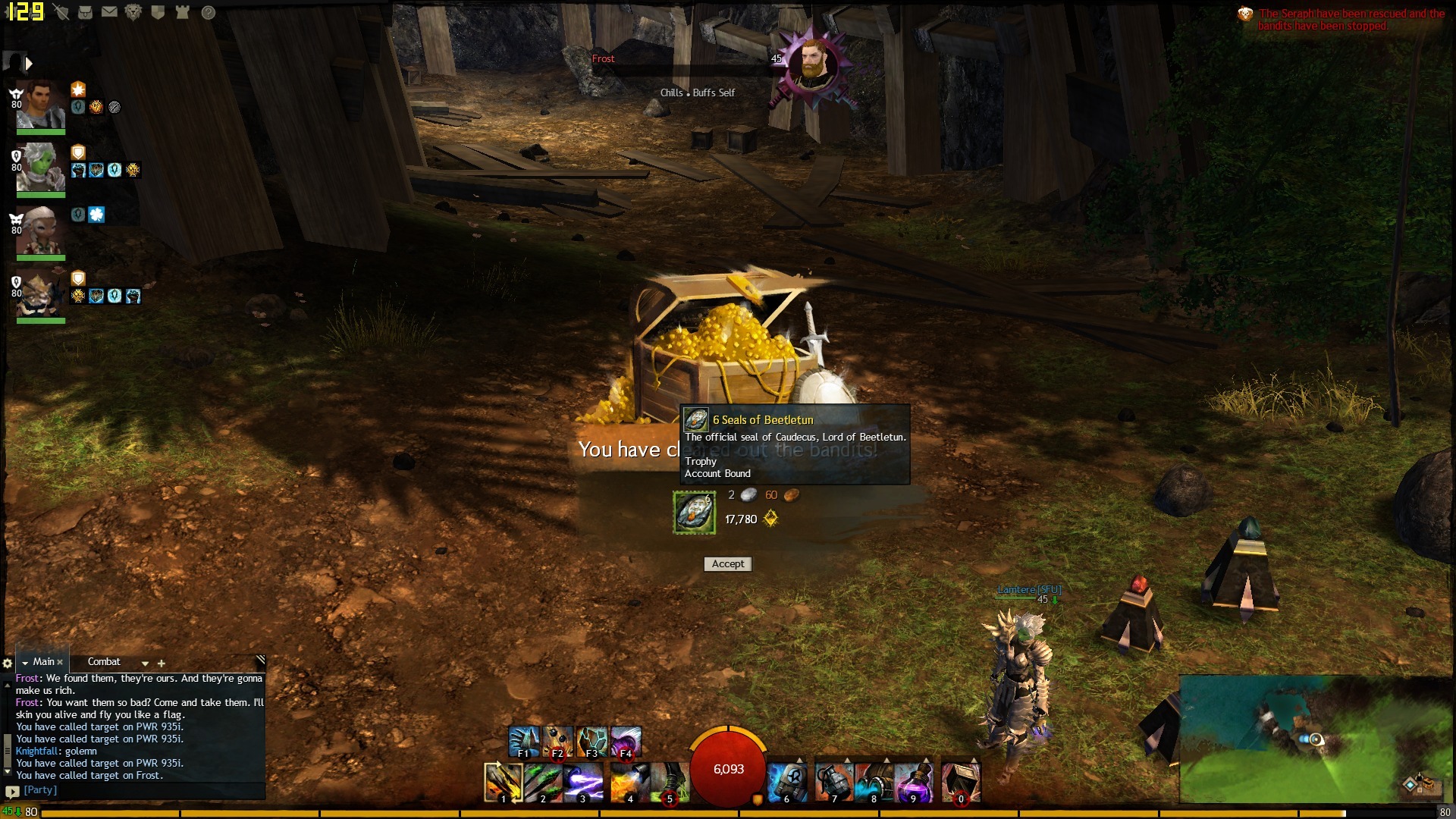The width and height of the screenshot is (1456, 819).
Task: Click the minimap in the corner
Action: [x=1316, y=739]
